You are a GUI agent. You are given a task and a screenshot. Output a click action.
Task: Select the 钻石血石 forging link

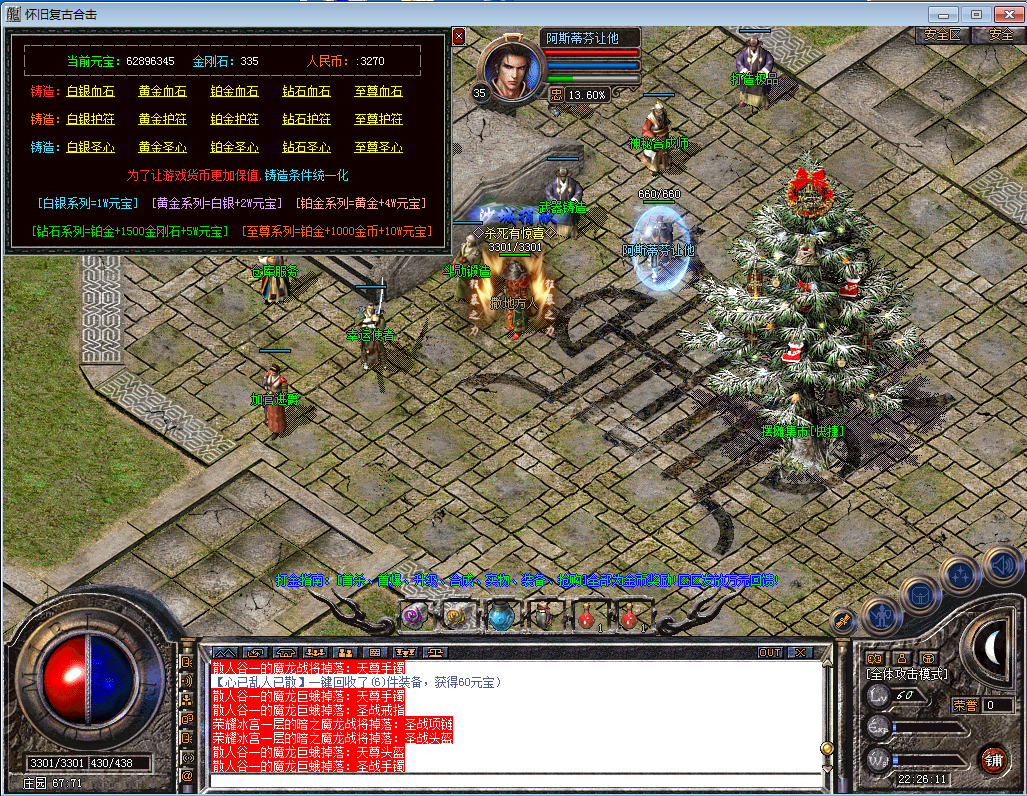tap(306, 92)
